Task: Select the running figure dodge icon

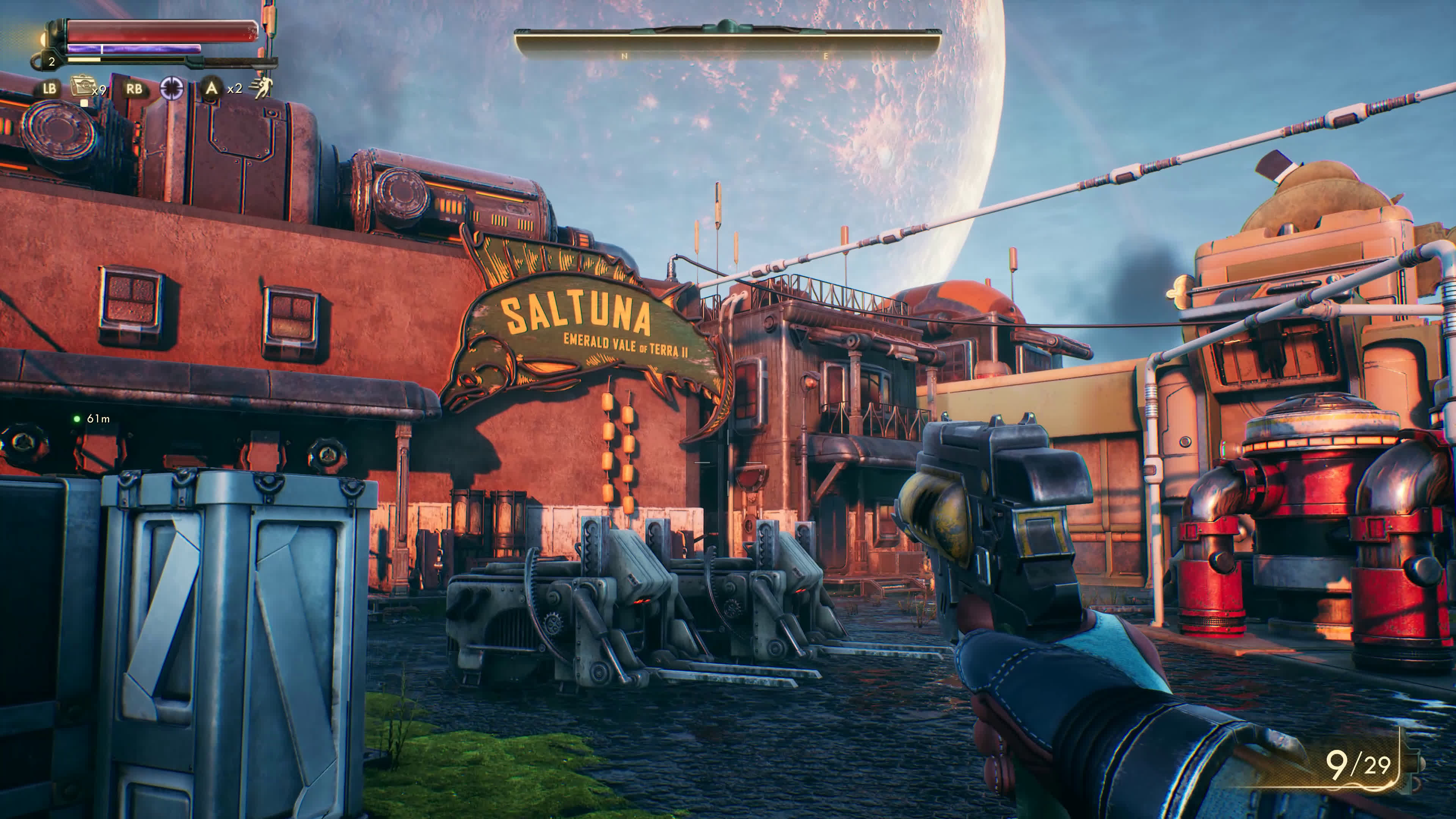Action: [262, 88]
